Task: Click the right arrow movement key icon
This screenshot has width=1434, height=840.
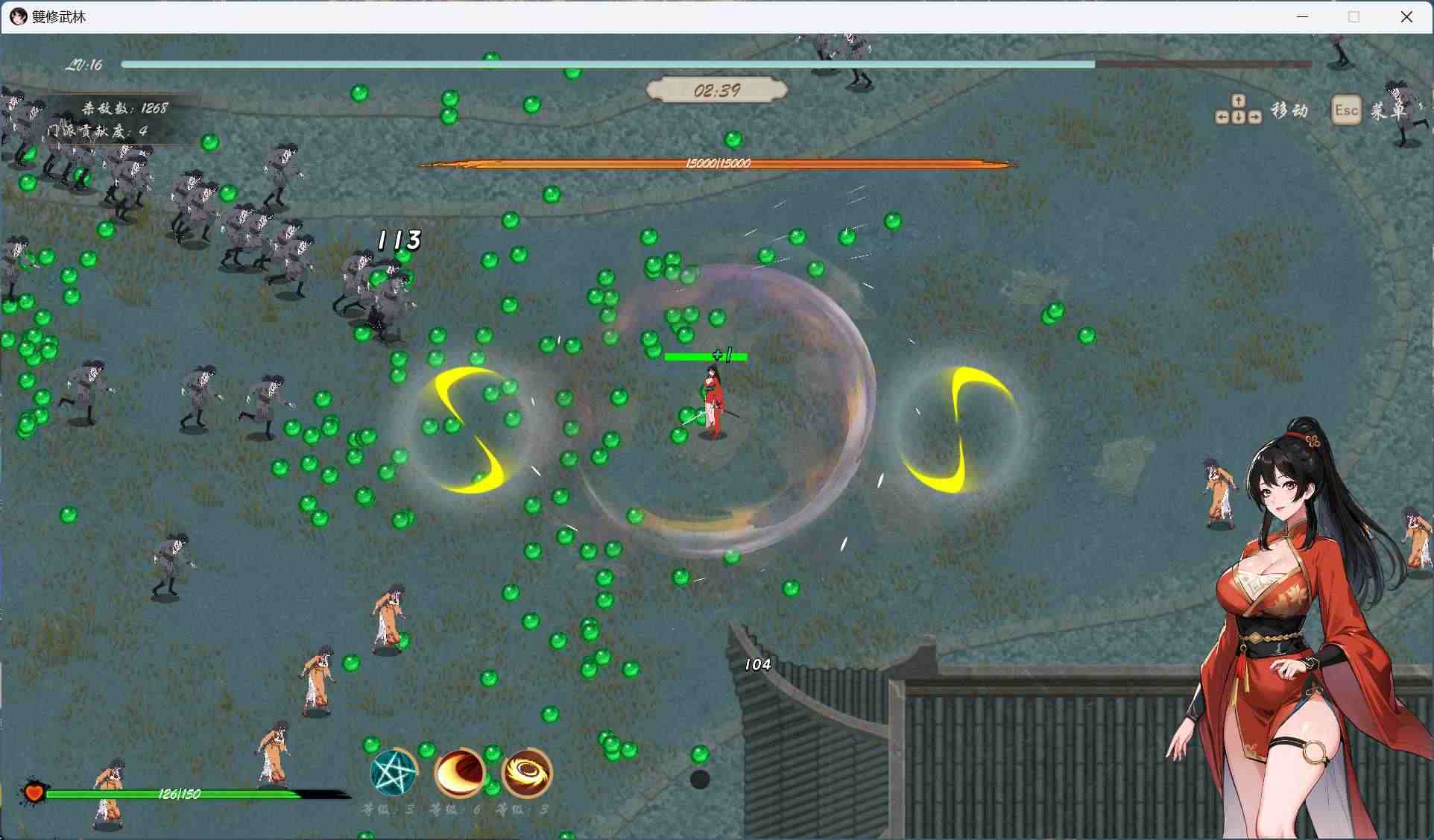Action: (1257, 117)
